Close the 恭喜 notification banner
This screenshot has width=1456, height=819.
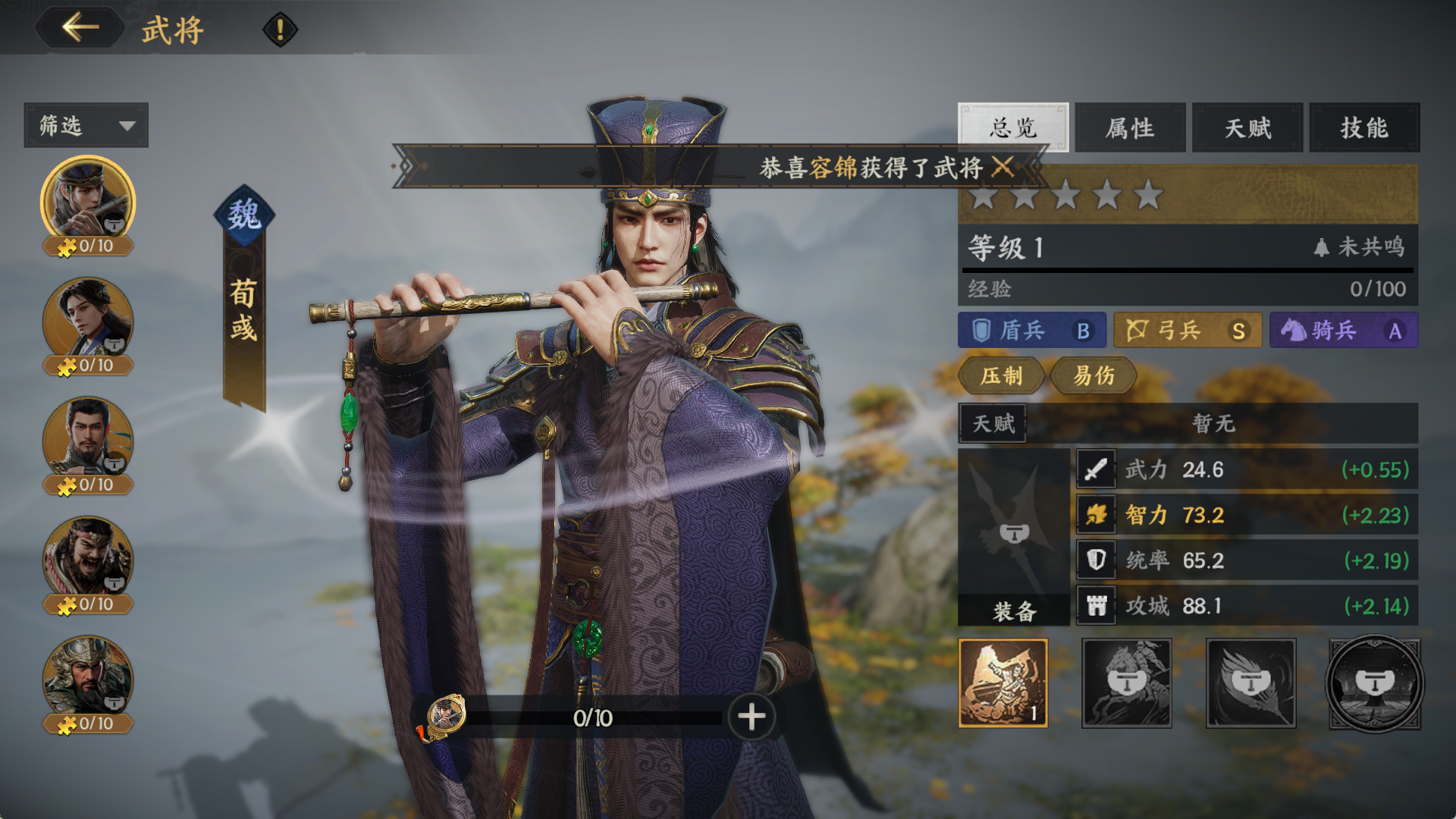[x=1003, y=167]
